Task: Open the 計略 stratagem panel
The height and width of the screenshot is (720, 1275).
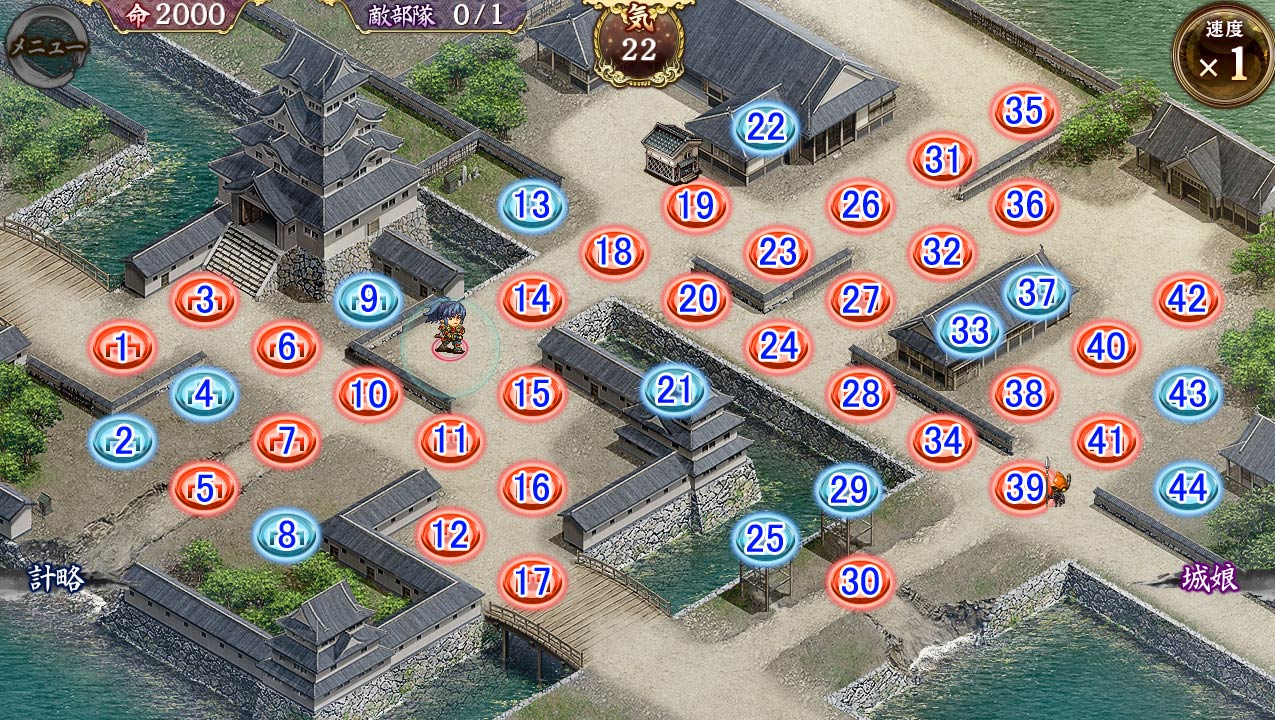Action: 55,579
